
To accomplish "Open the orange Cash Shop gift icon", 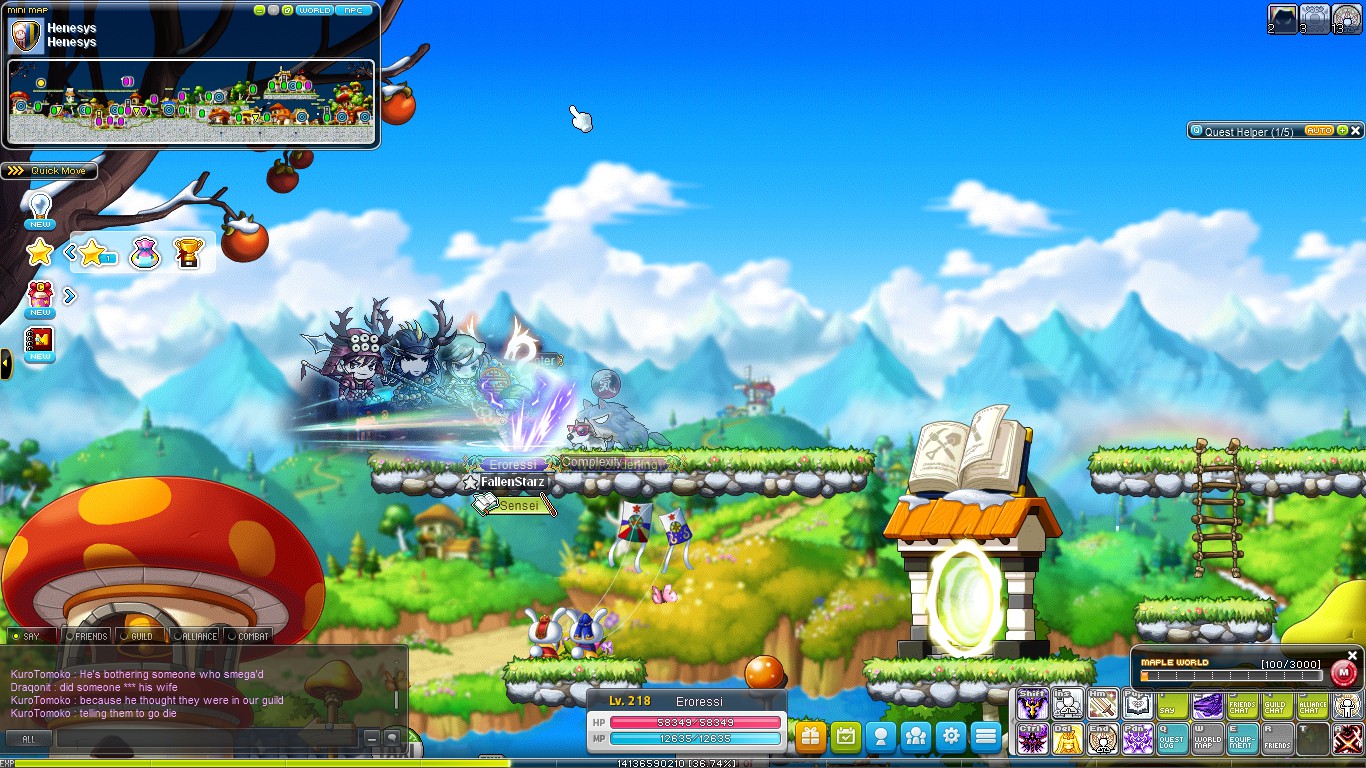I will (x=810, y=735).
